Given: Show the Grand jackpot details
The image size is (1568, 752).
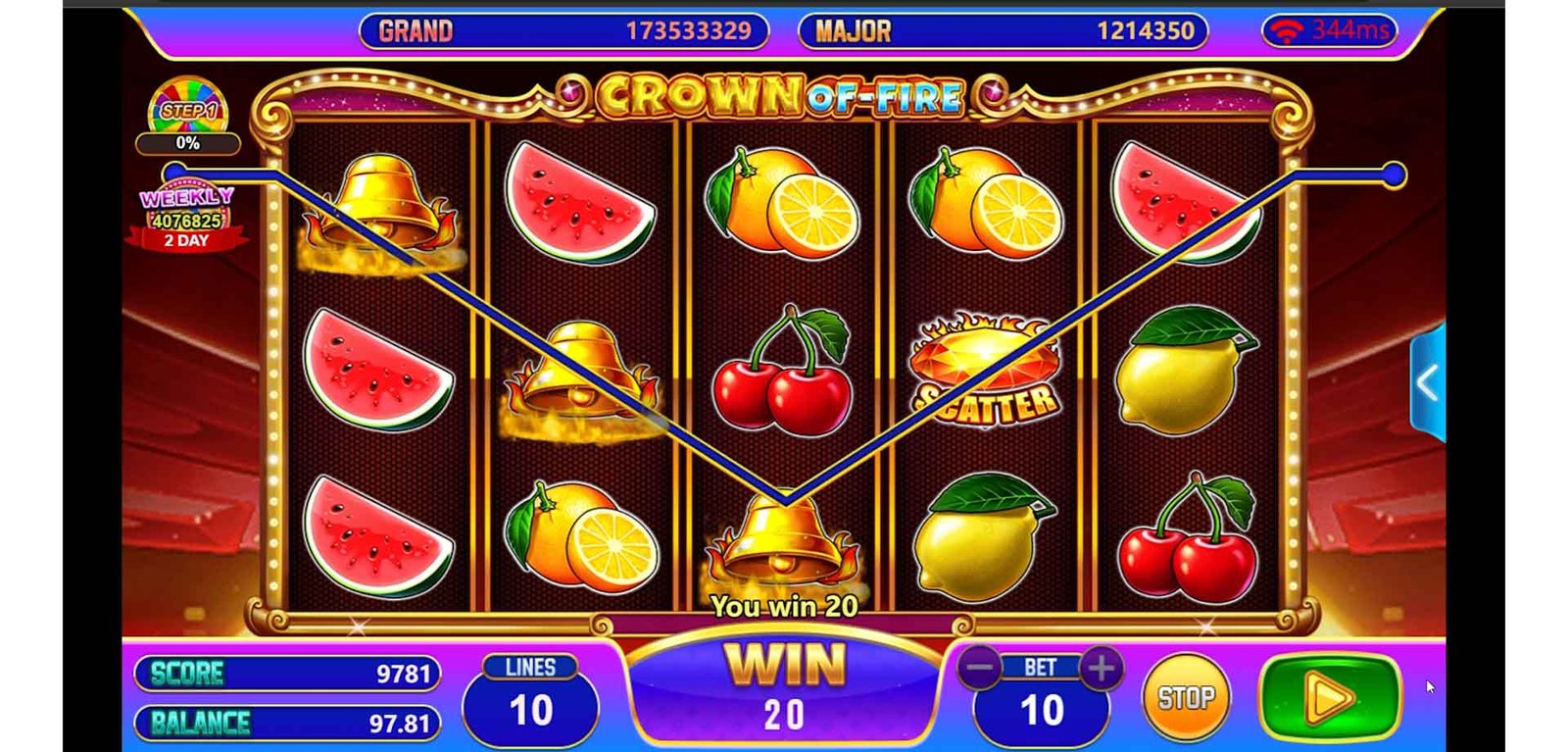Looking at the screenshot, I should pos(563,31).
